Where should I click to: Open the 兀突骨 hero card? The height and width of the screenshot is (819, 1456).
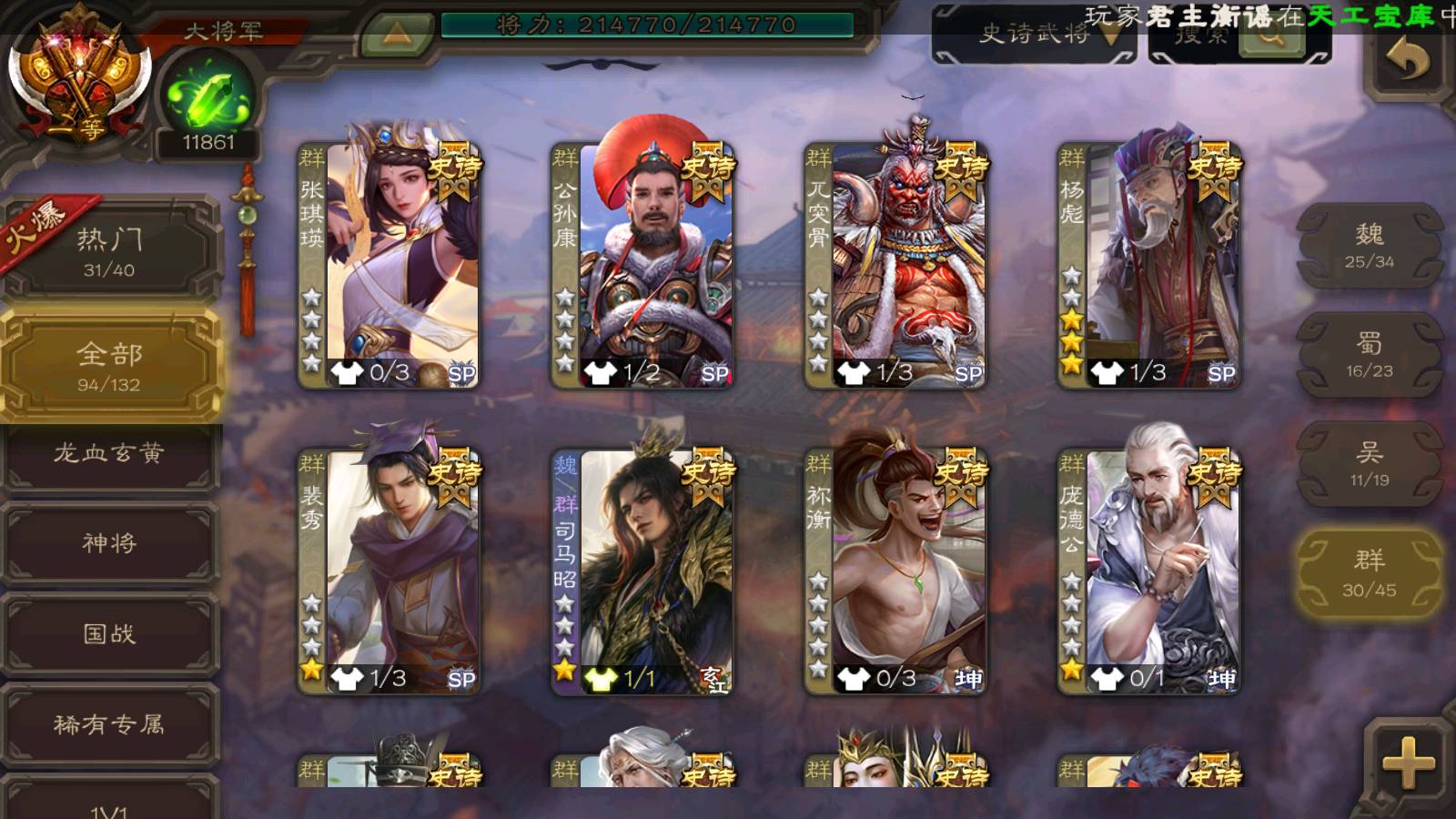click(x=895, y=264)
